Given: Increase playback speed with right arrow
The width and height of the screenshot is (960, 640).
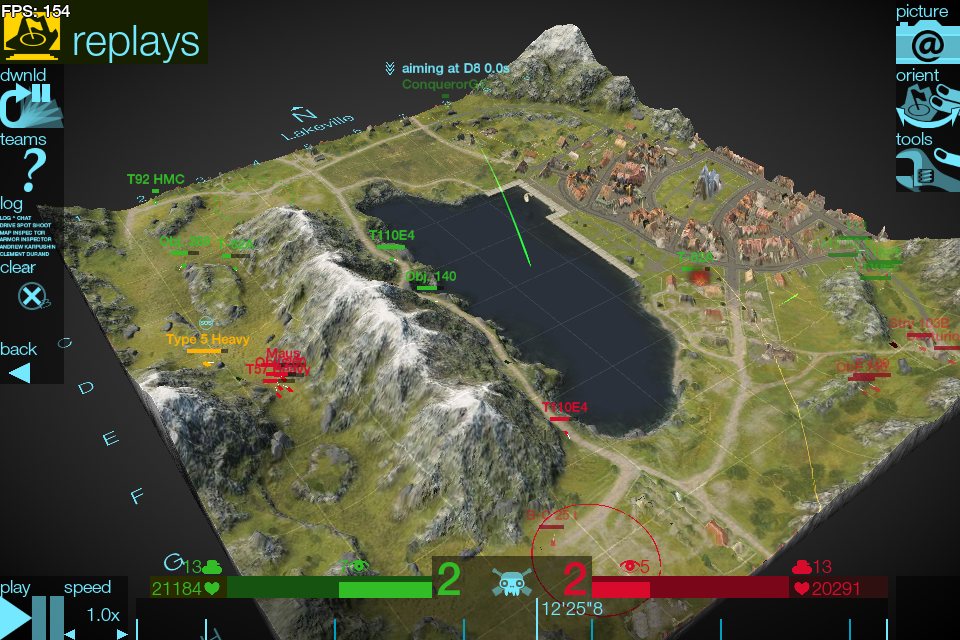Looking at the screenshot, I should point(122,633).
